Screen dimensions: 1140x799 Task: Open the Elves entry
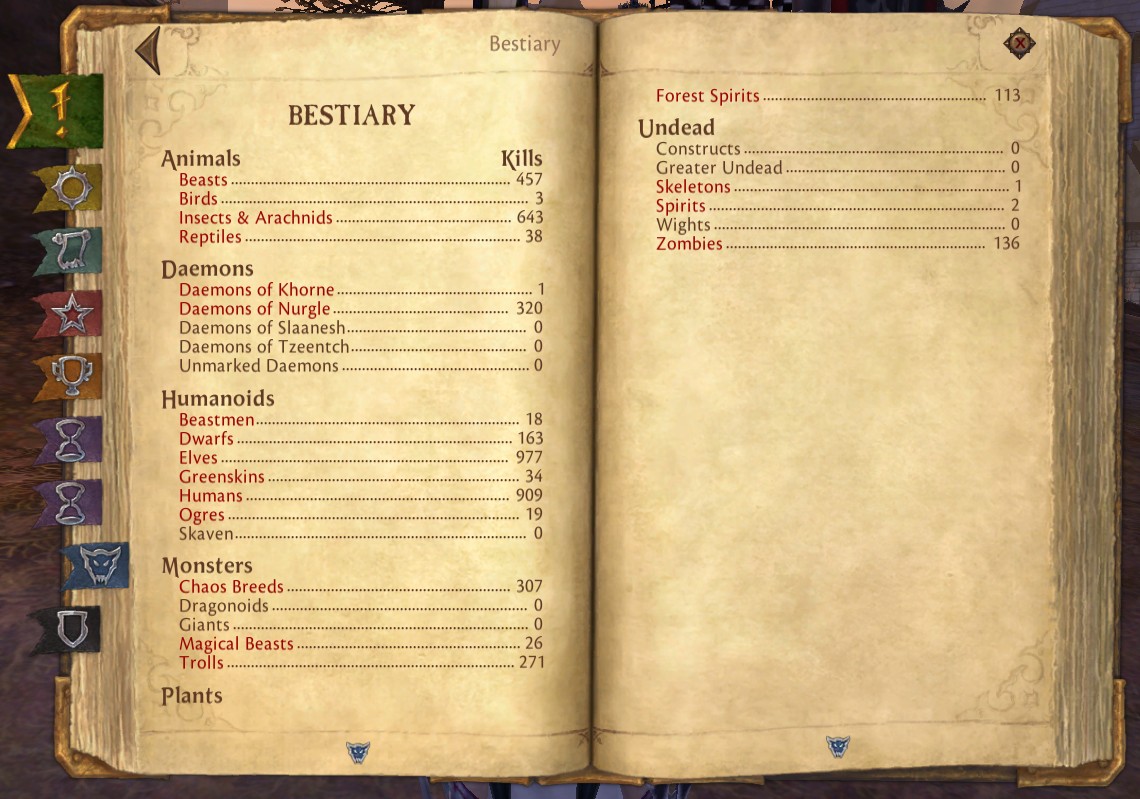click(198, 458)
